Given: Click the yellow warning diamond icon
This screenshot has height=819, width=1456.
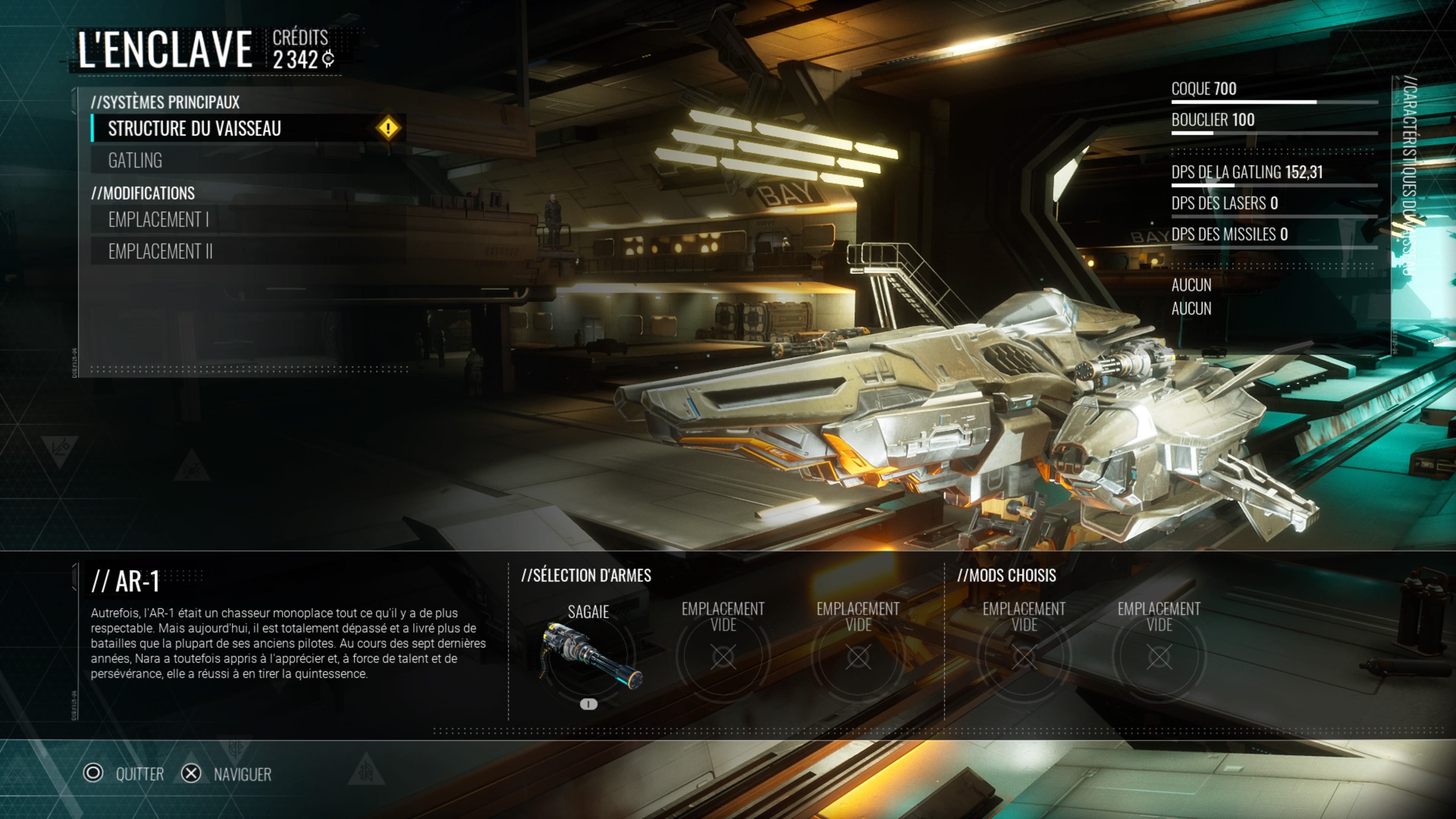Looking at the screenshot, I should [388, 128].
